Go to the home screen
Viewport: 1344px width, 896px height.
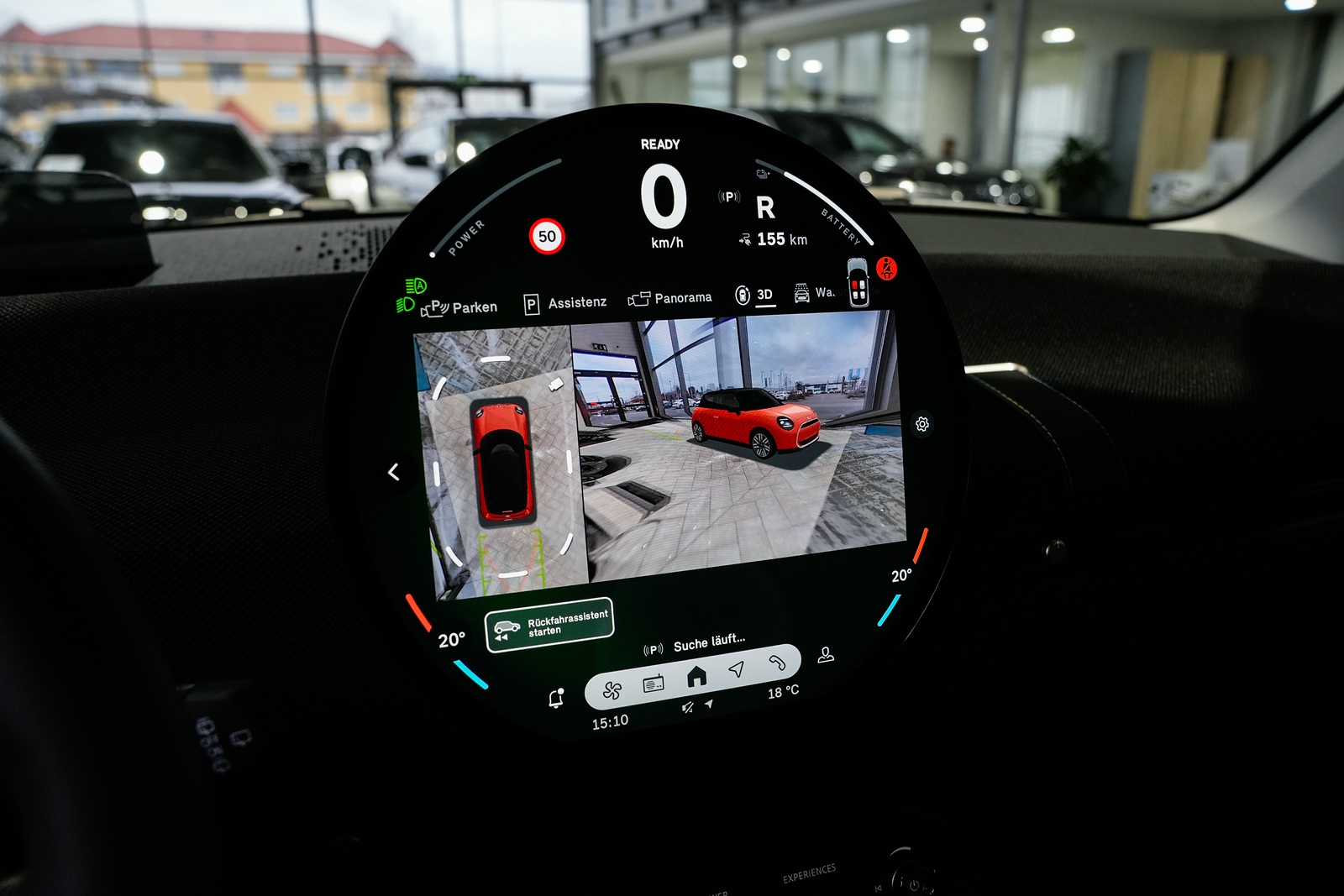[696, 676]
